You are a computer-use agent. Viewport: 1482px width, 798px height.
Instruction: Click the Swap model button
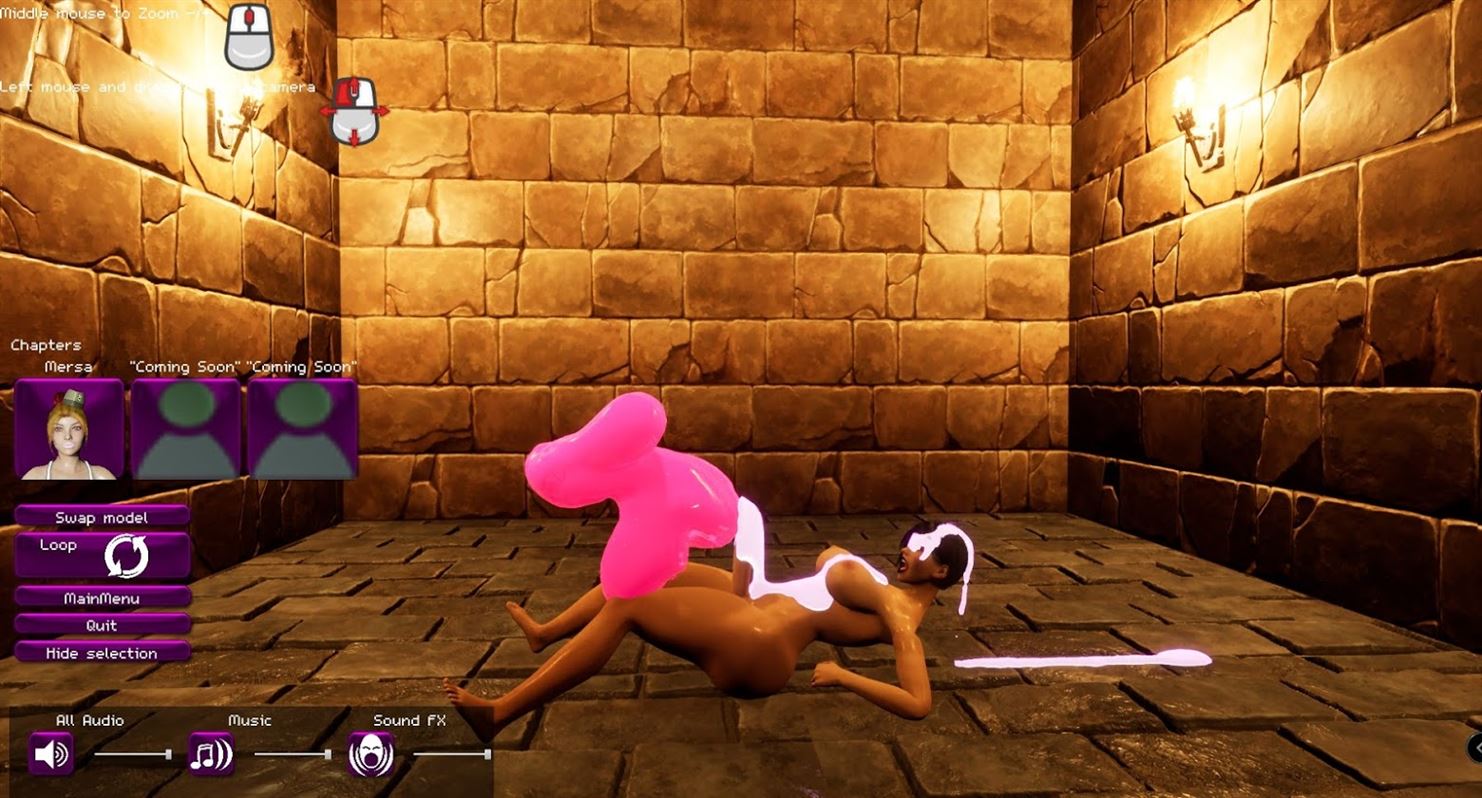102,517
